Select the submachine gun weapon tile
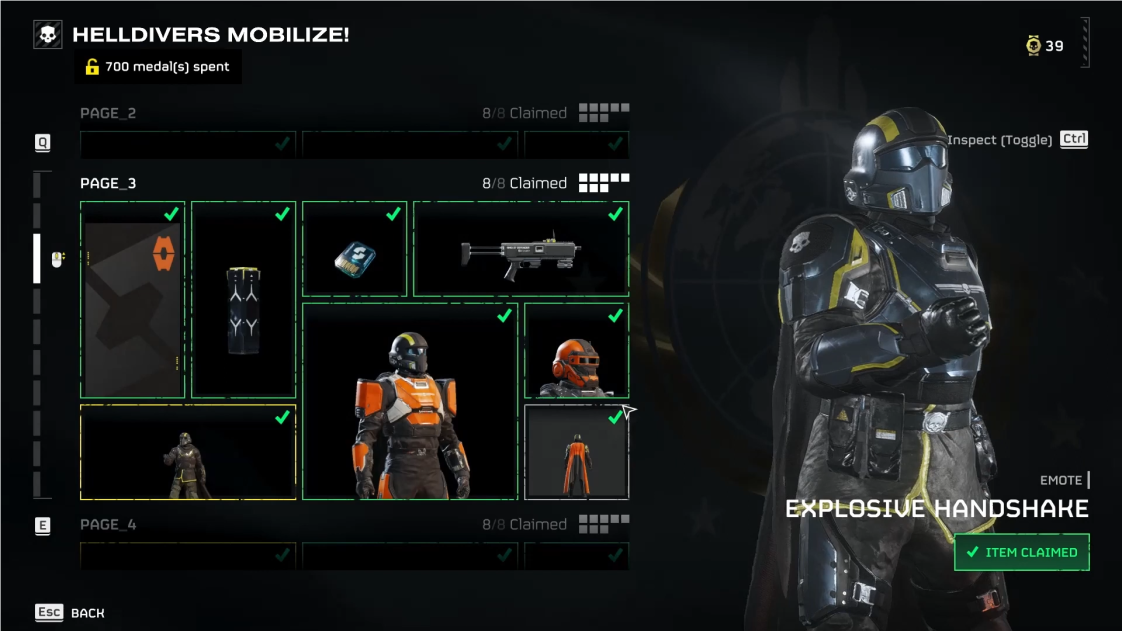The image size is (1122, 631). tap(521, 249)
